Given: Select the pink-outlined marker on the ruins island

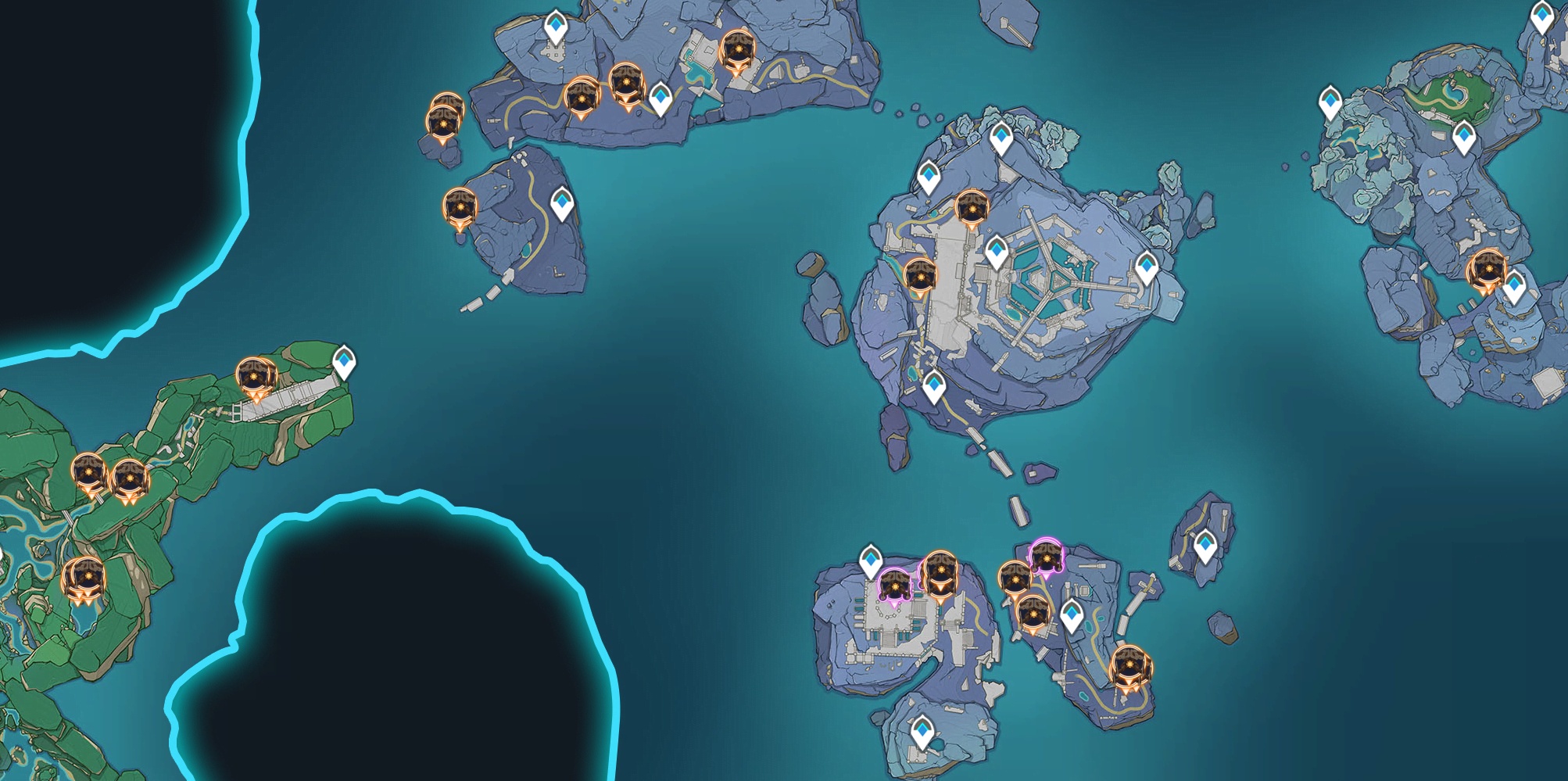Looking at the screenshot, I should pyautogui.click(x=894, y=586).
